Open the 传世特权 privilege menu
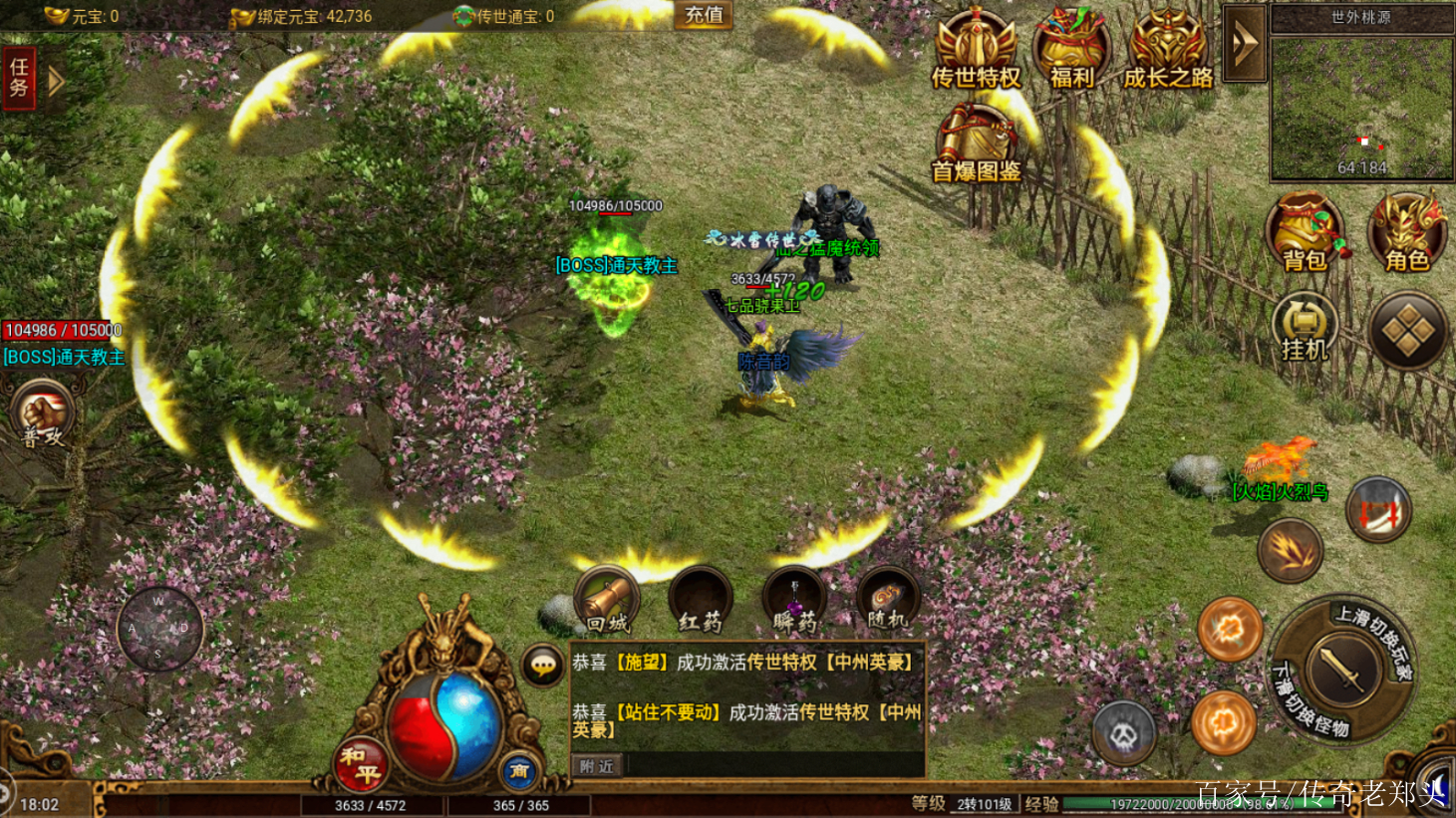The width and height of the screenshot is (1456, 818). (976, 52)
